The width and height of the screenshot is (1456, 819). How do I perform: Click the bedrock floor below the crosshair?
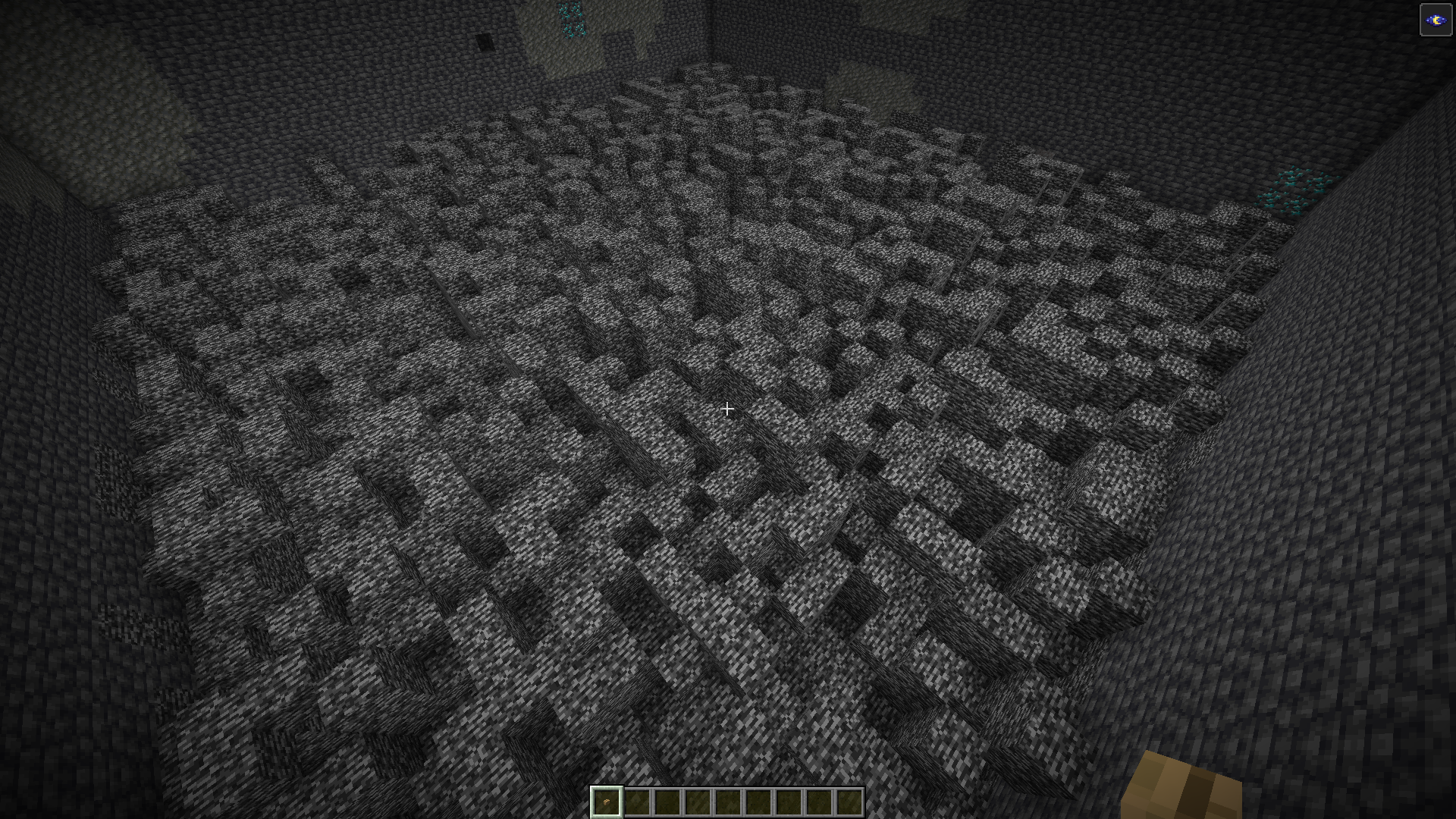728,531
